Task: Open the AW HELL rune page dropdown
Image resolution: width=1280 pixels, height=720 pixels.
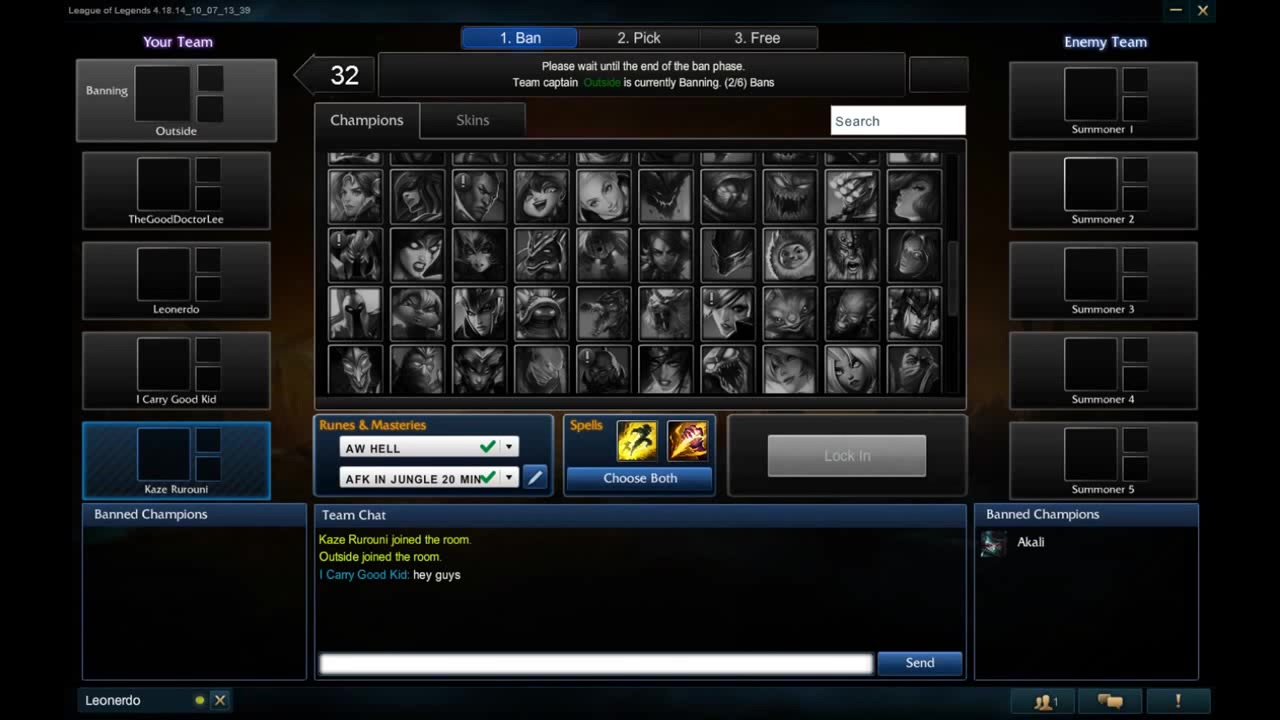Action: coord(508,448)
